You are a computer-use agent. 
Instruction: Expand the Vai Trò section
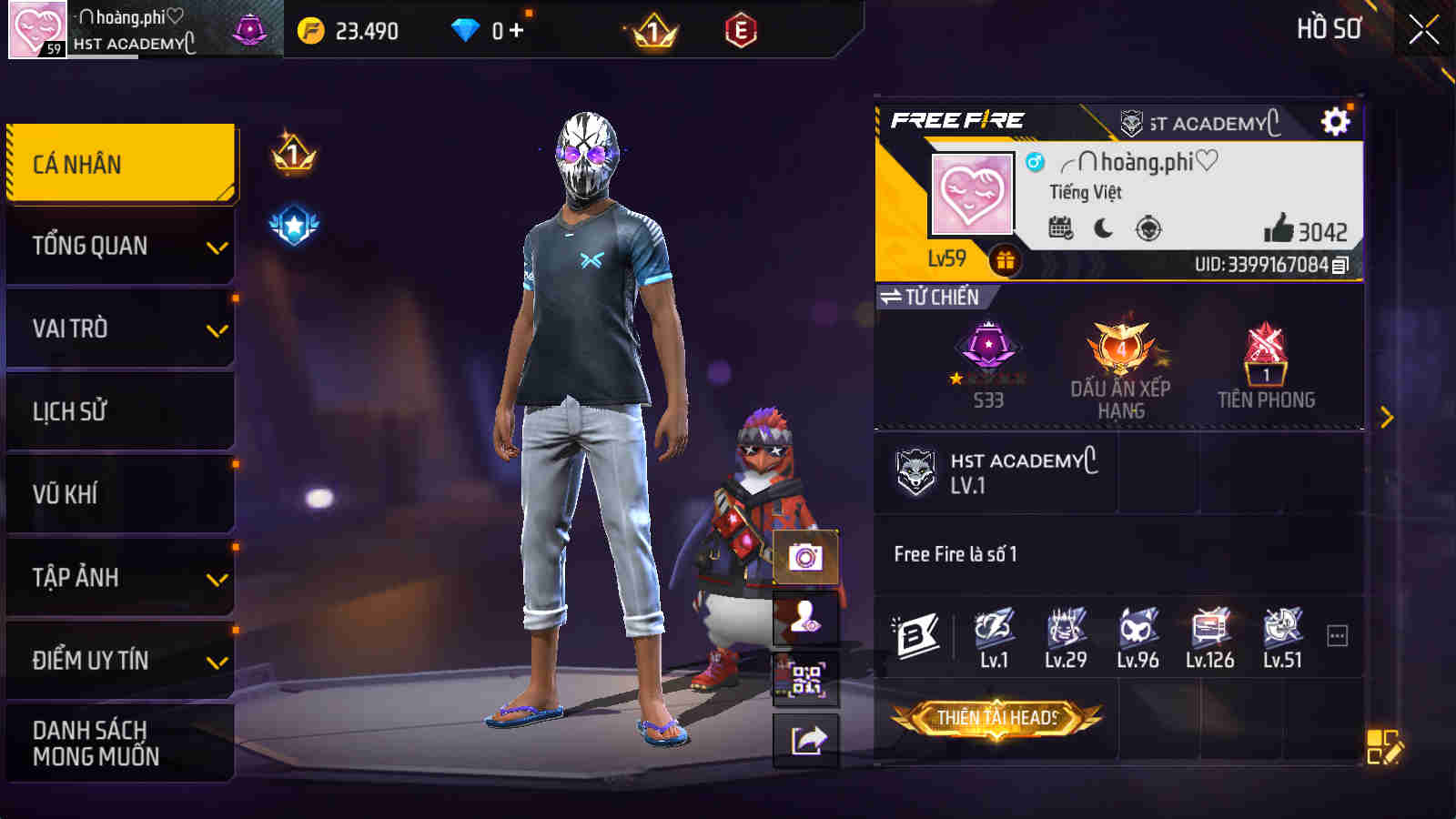tap(119, 329)
